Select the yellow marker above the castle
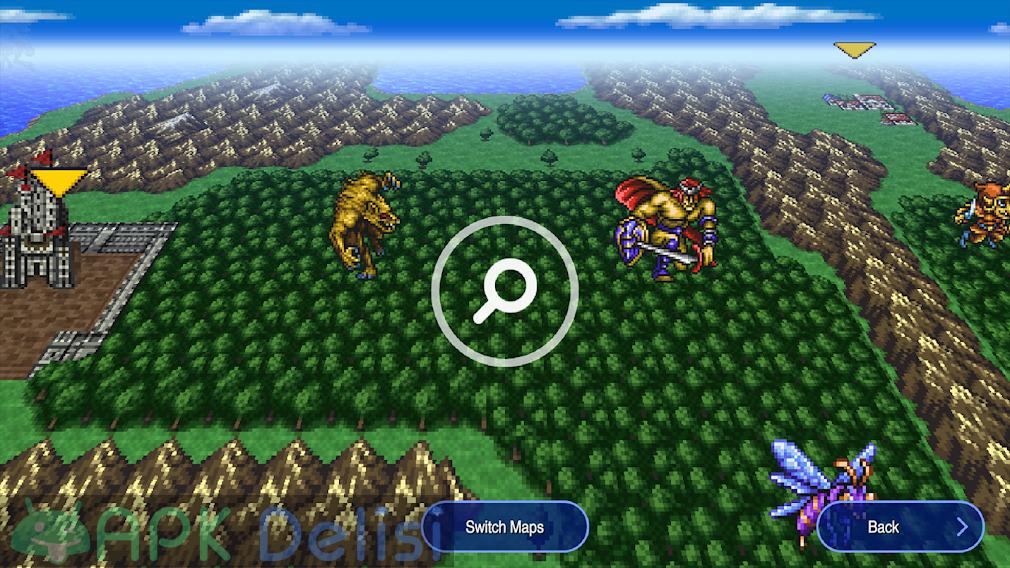The height and width of the screenshot is (568, 1010). point(58,181)
